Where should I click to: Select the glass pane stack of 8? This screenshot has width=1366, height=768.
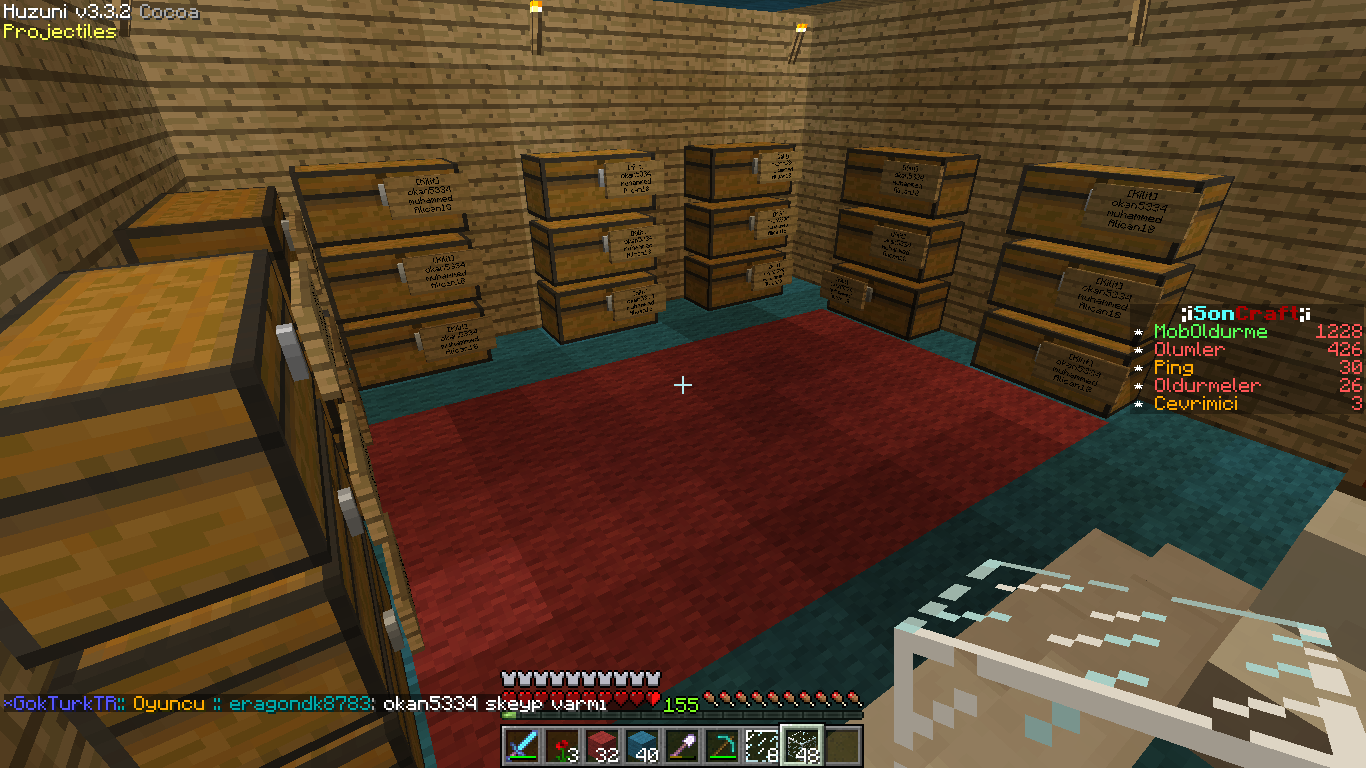762,746
